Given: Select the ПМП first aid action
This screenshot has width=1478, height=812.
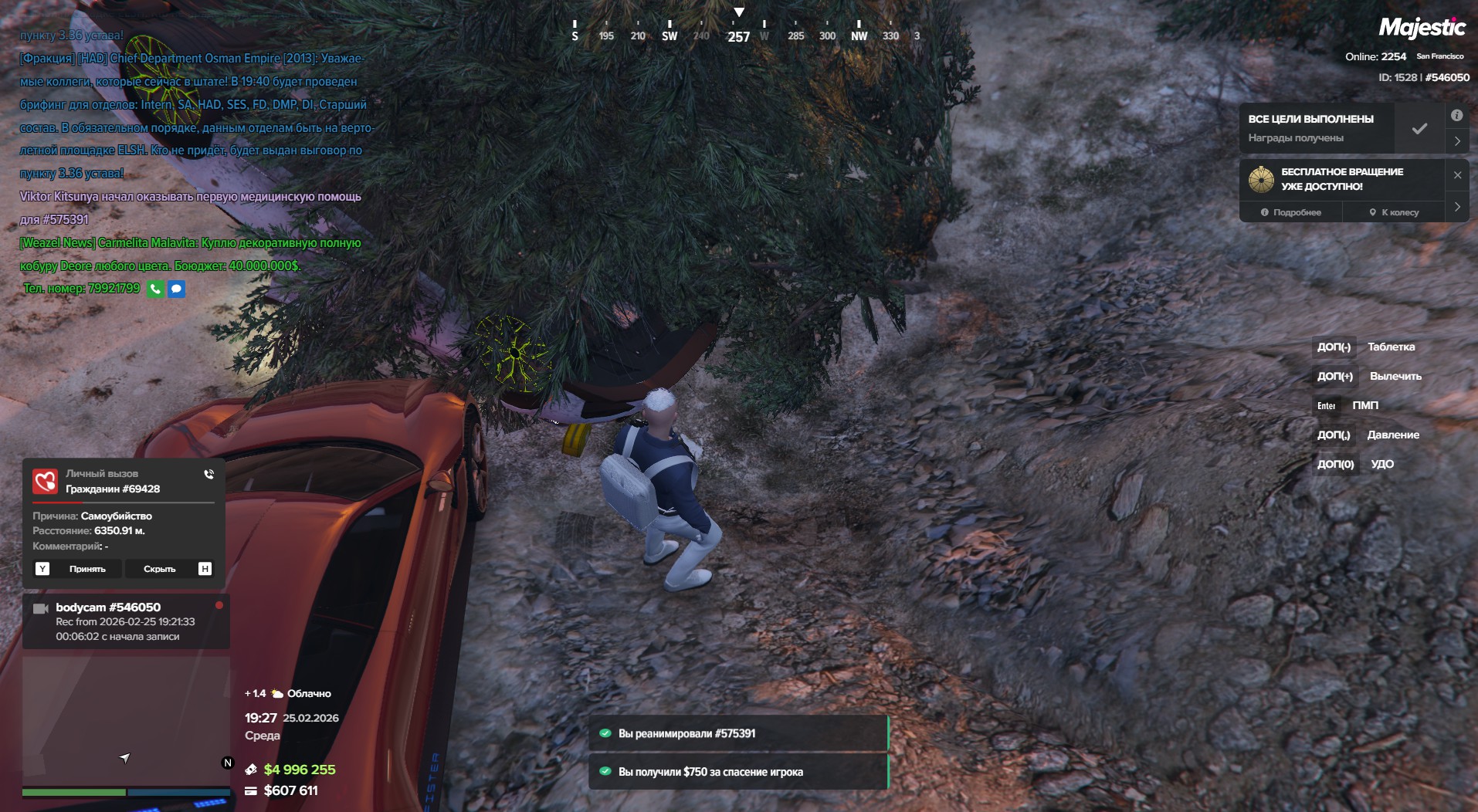Looking at the screenshot, I should [1365, 405].
